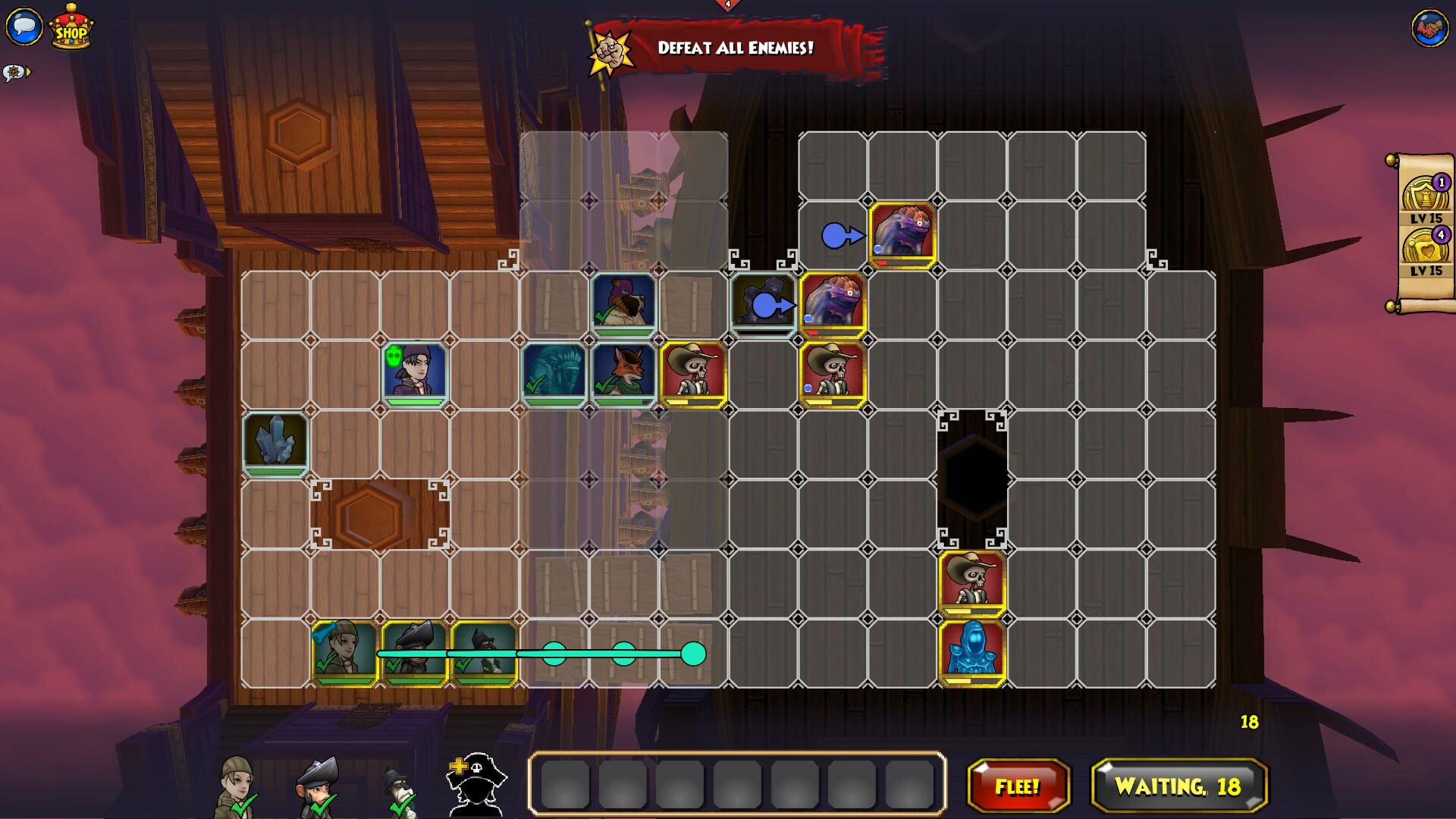
Task: Click the ship-wheel speech bubble icon
Action: click(14, 71)
